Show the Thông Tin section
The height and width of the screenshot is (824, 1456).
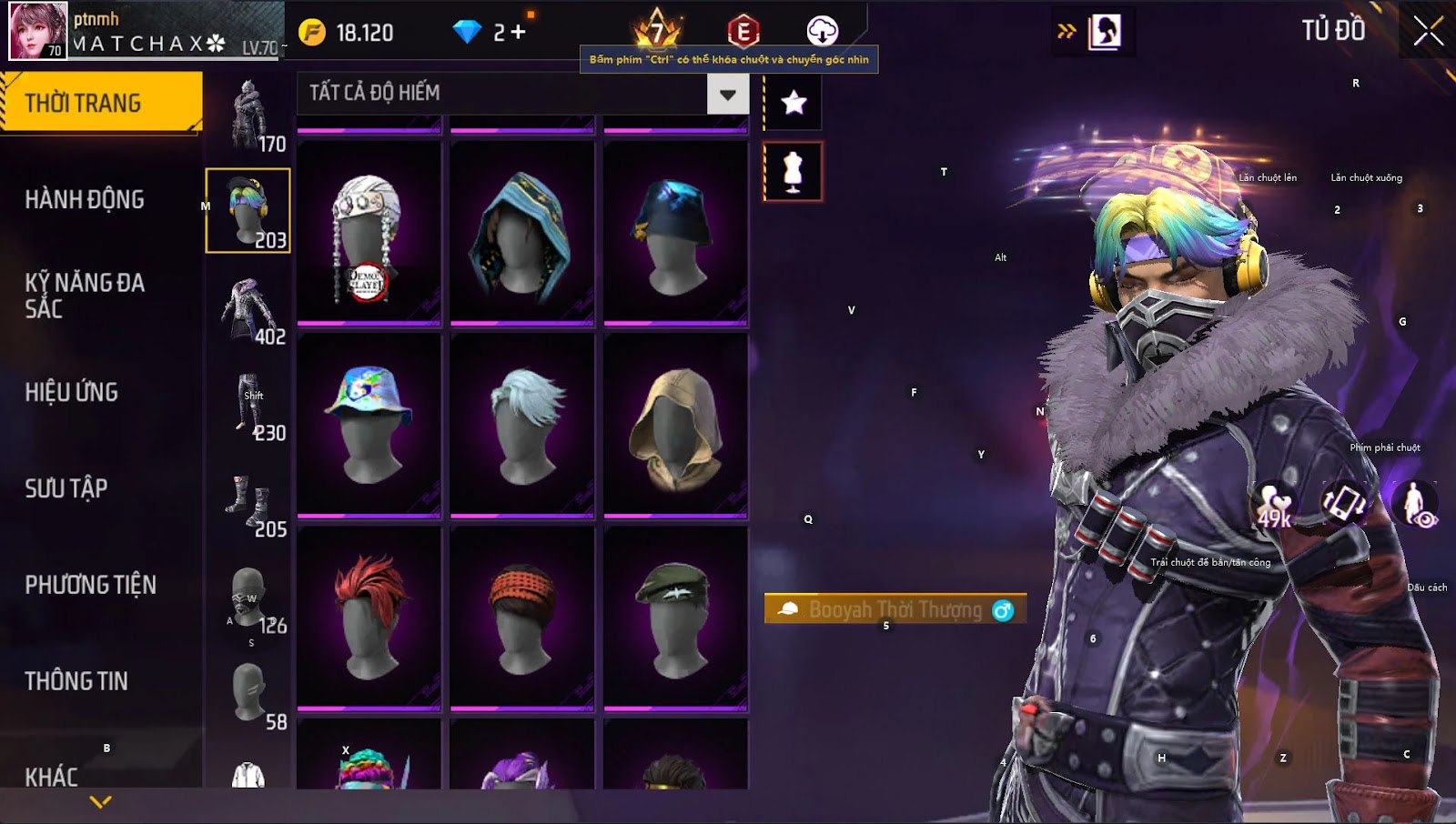coord(76,681)
